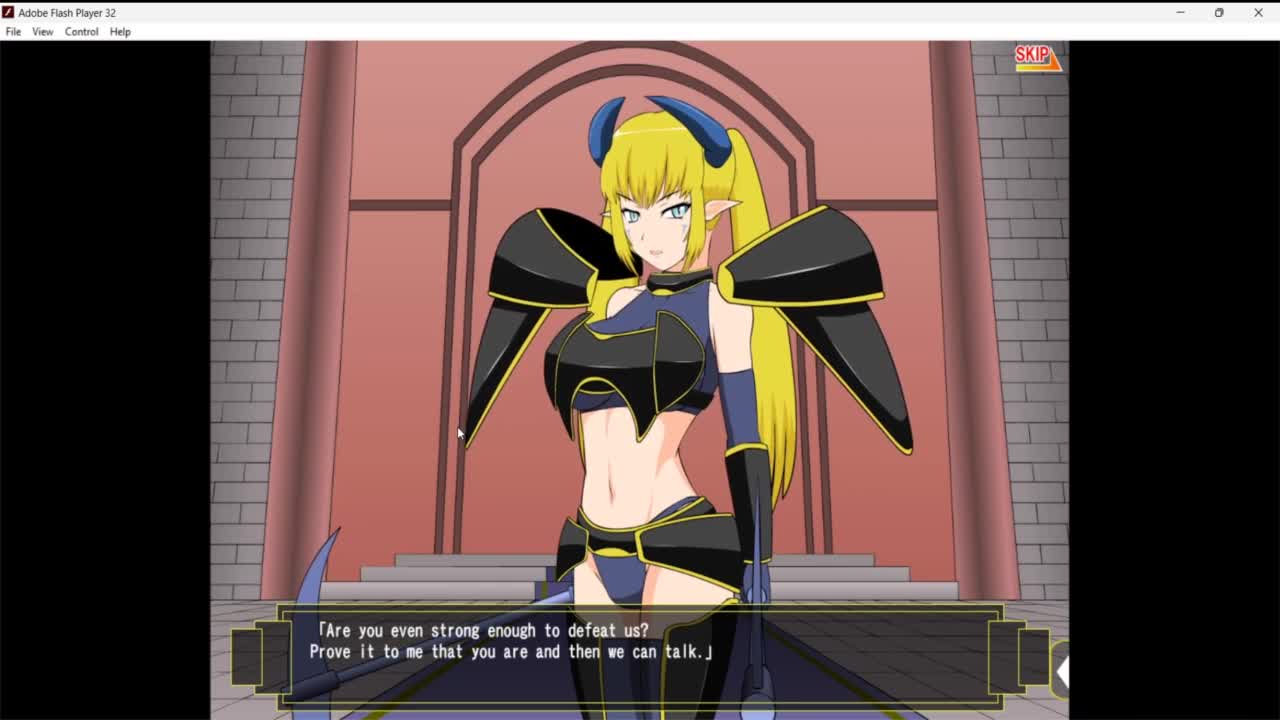Open the File menu

(x=13, y=32)
